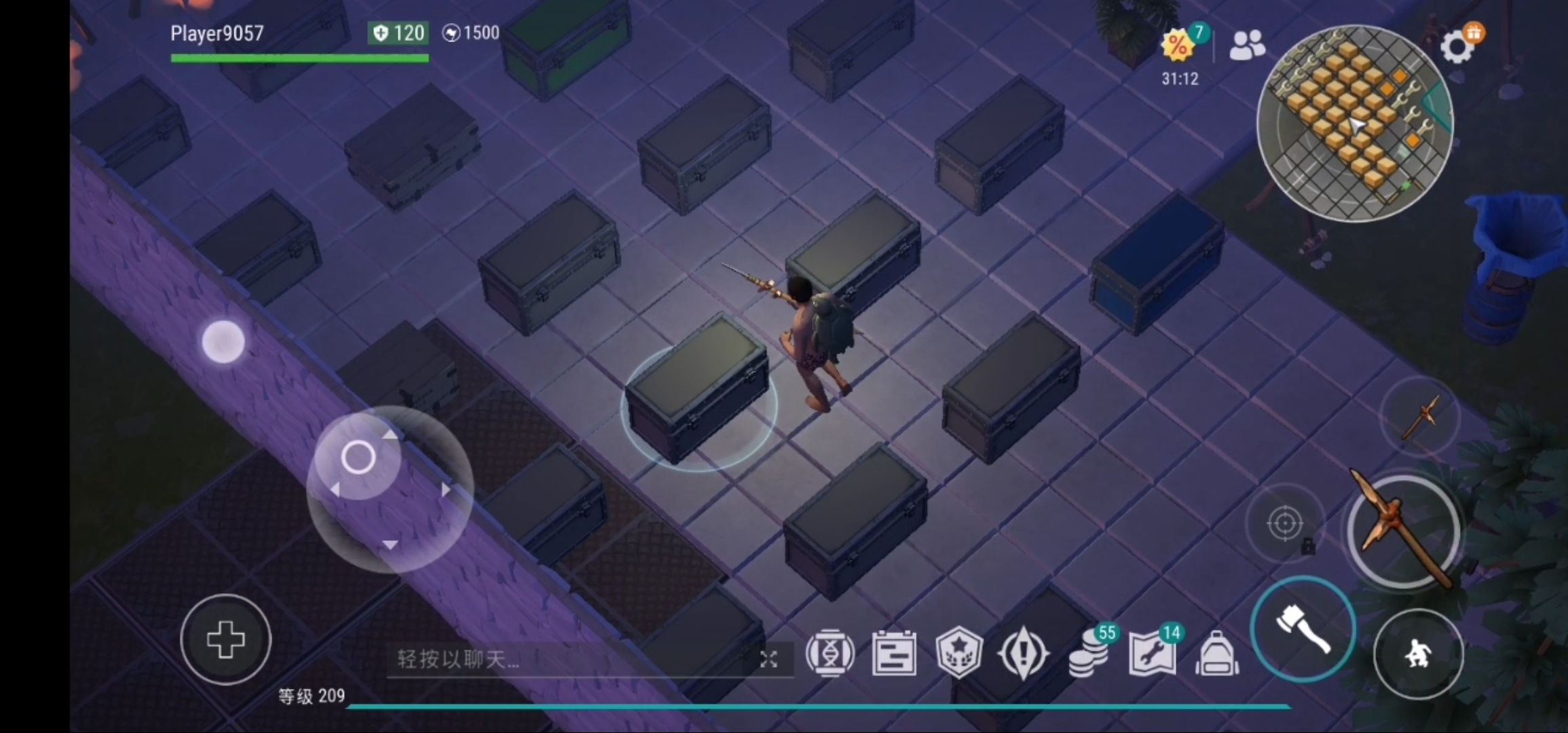Open the star shield badge menu
This screenshot has width=1568, height=733.
958,654
